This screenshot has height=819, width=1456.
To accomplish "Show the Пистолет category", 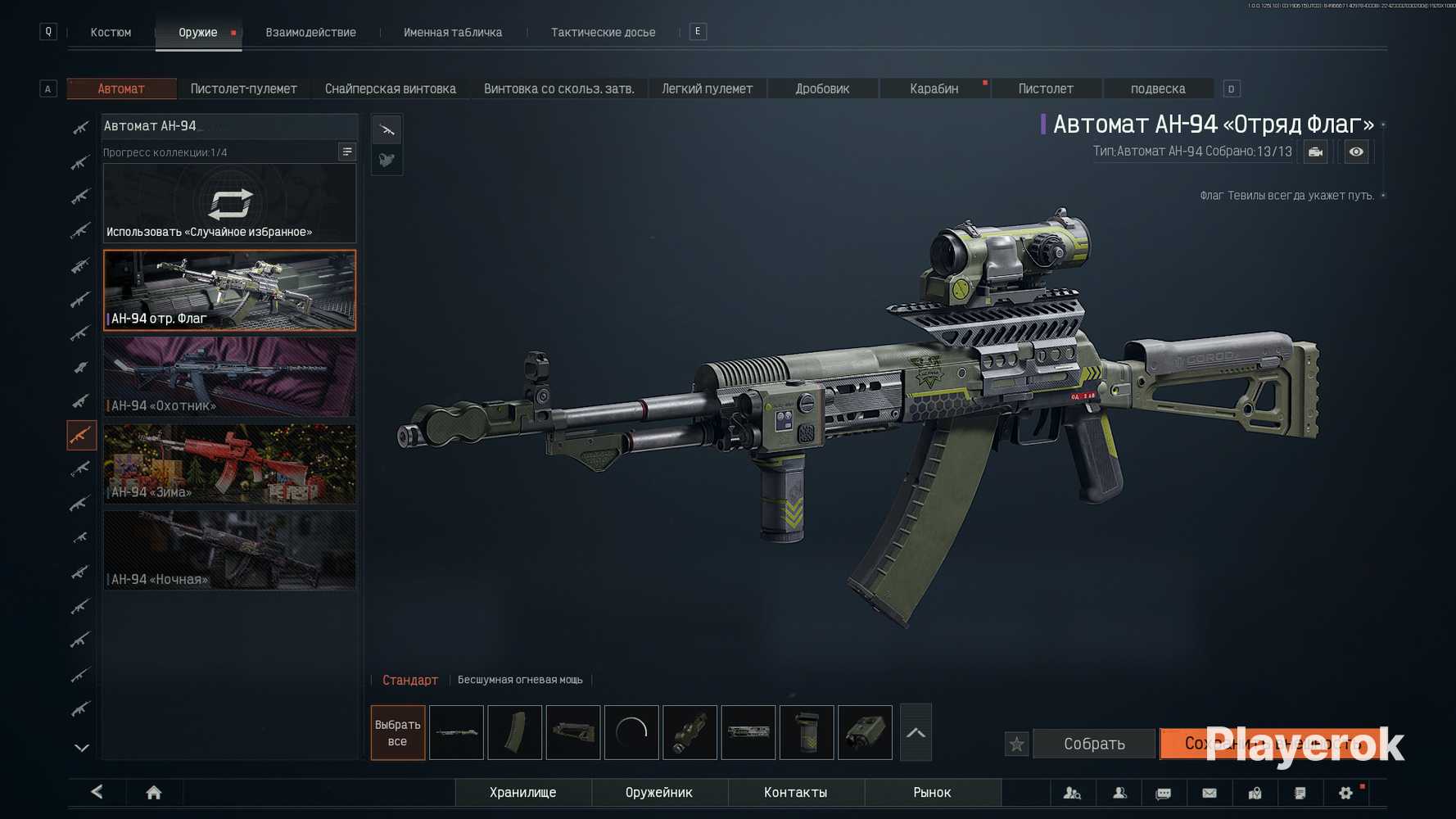I will click(x=1046, y=88).
